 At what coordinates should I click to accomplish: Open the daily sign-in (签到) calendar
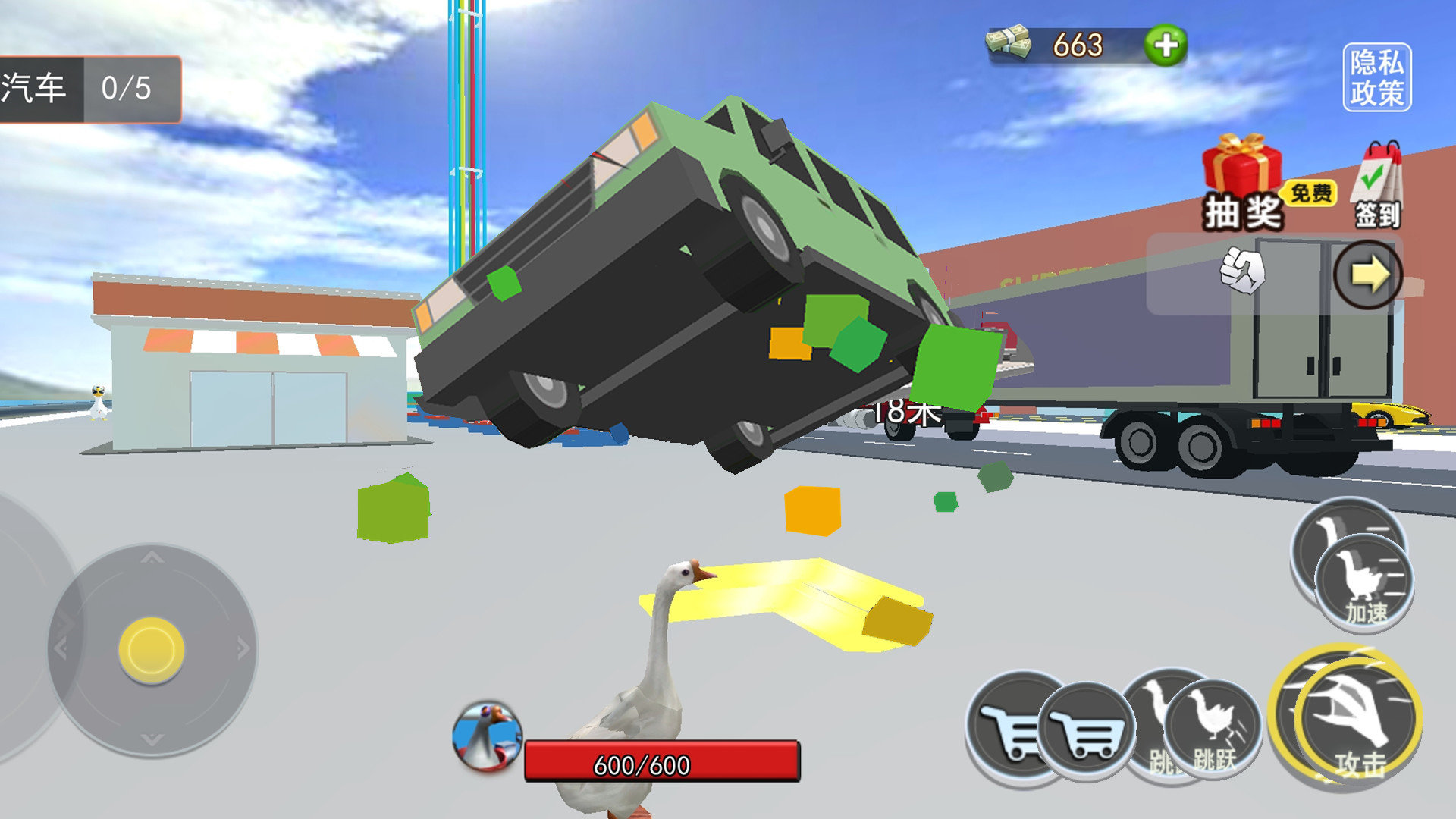1379,186
